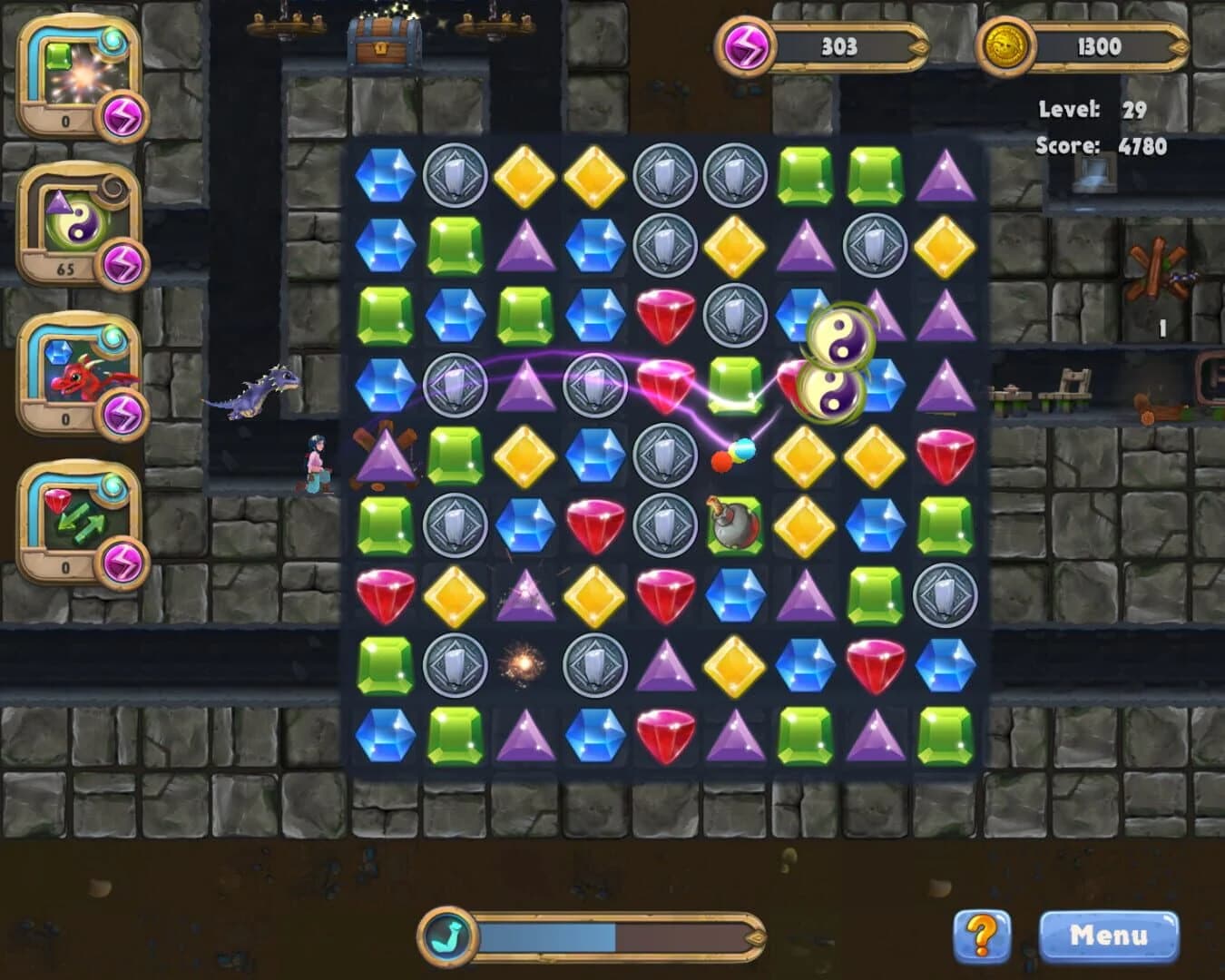
Task: Click the gold coin icon beside the 1300 counter
Action: pos(1005,47)
